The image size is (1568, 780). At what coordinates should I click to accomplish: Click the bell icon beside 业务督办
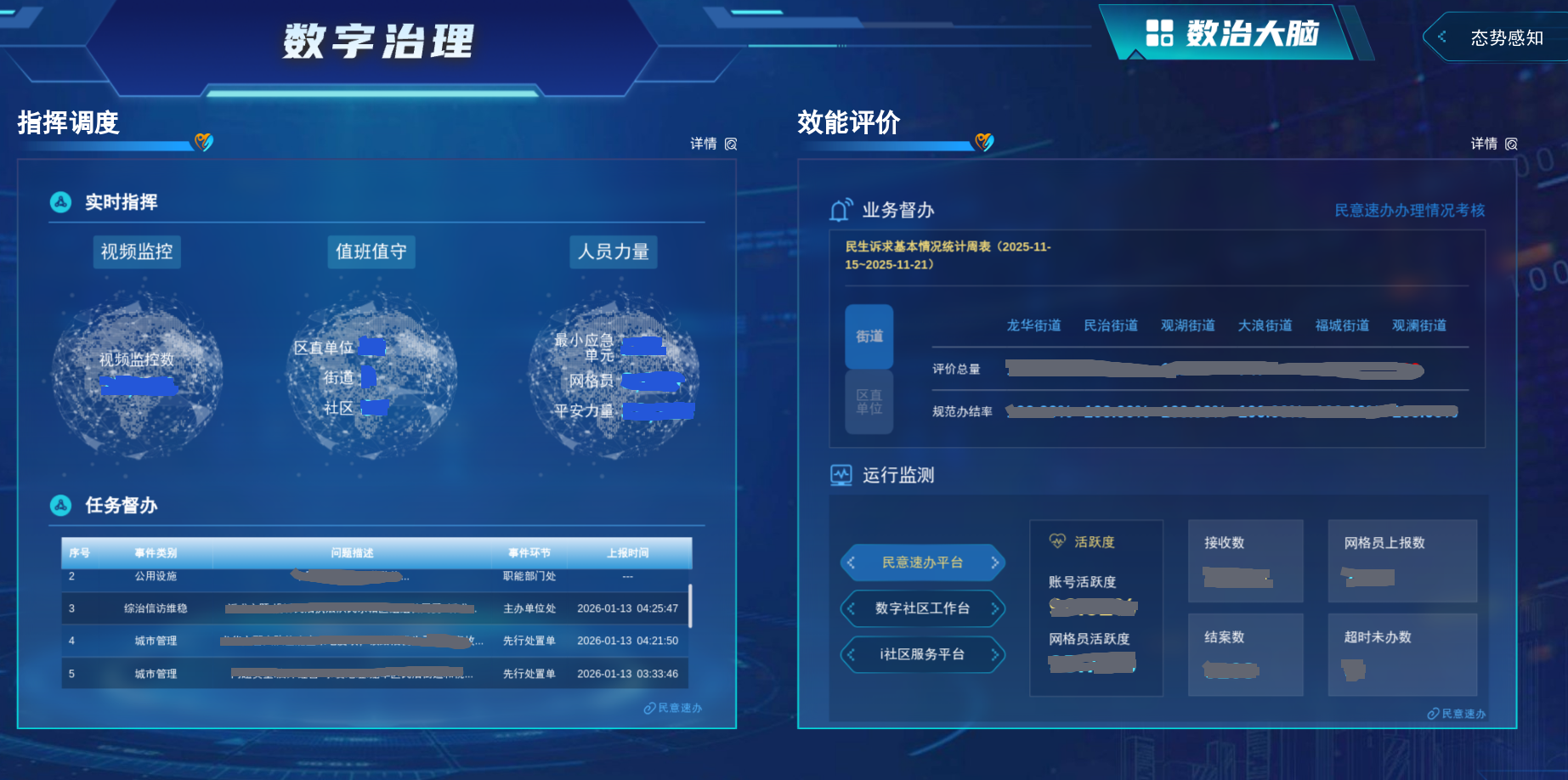(x=841, y=208)
